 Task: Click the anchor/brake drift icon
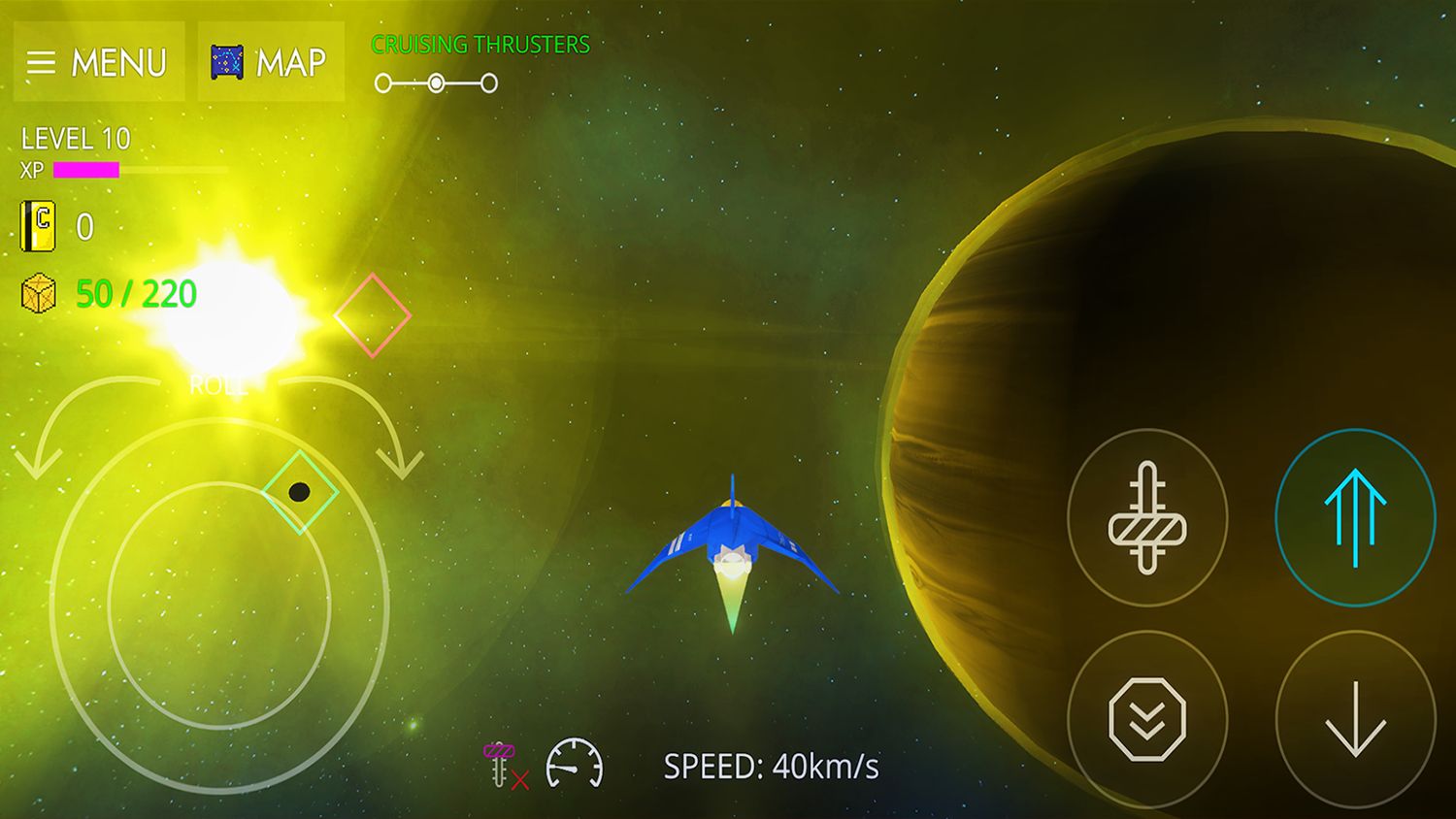pos(1149,518)
